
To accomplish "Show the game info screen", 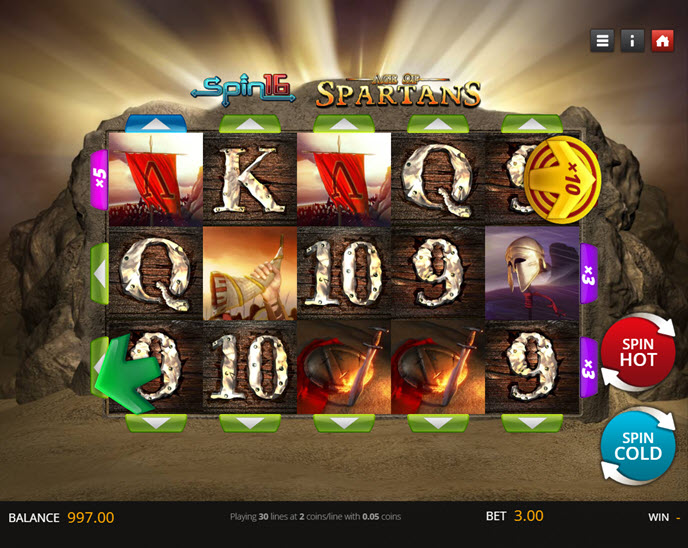I will [632, 41].
